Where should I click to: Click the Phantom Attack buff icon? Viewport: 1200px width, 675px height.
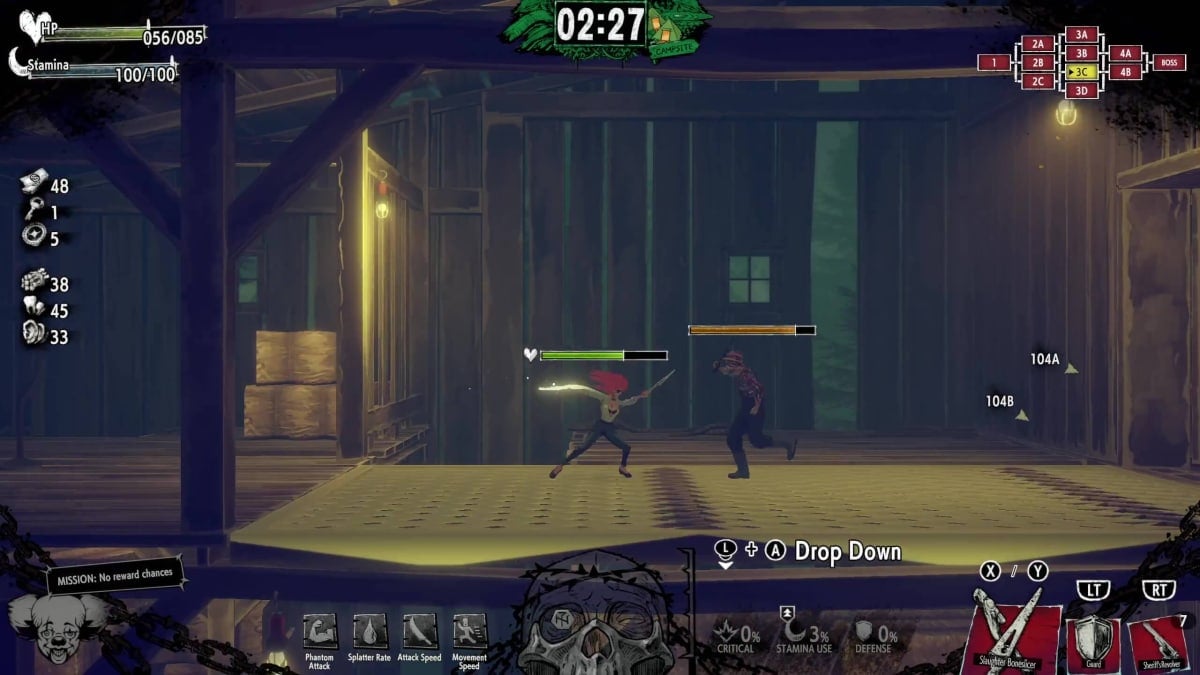(x=320, y=632)
